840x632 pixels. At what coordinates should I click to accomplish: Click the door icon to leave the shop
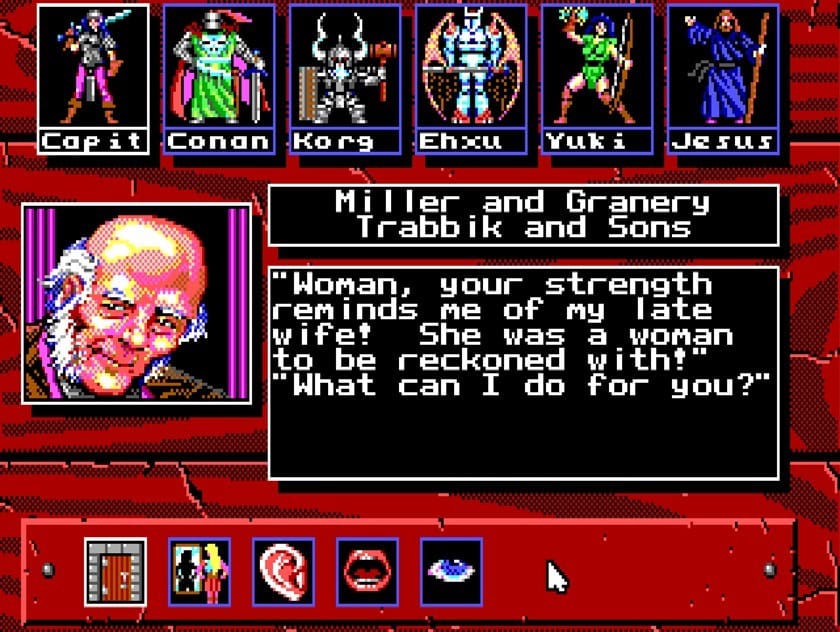point(115,572)
